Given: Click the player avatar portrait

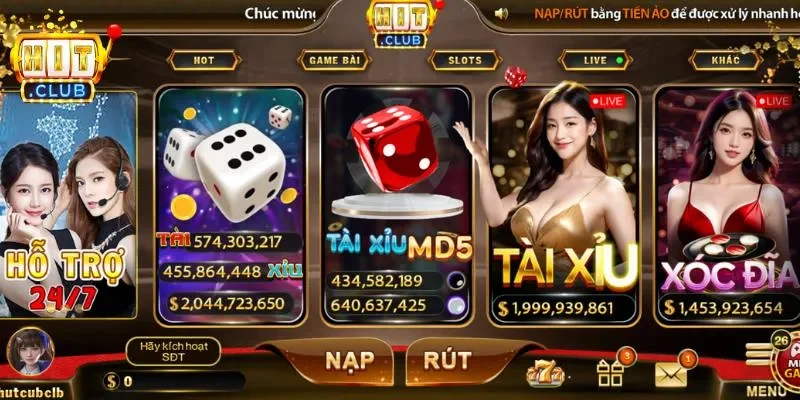Looking at the screenshot, I should [x=30, y=353].
